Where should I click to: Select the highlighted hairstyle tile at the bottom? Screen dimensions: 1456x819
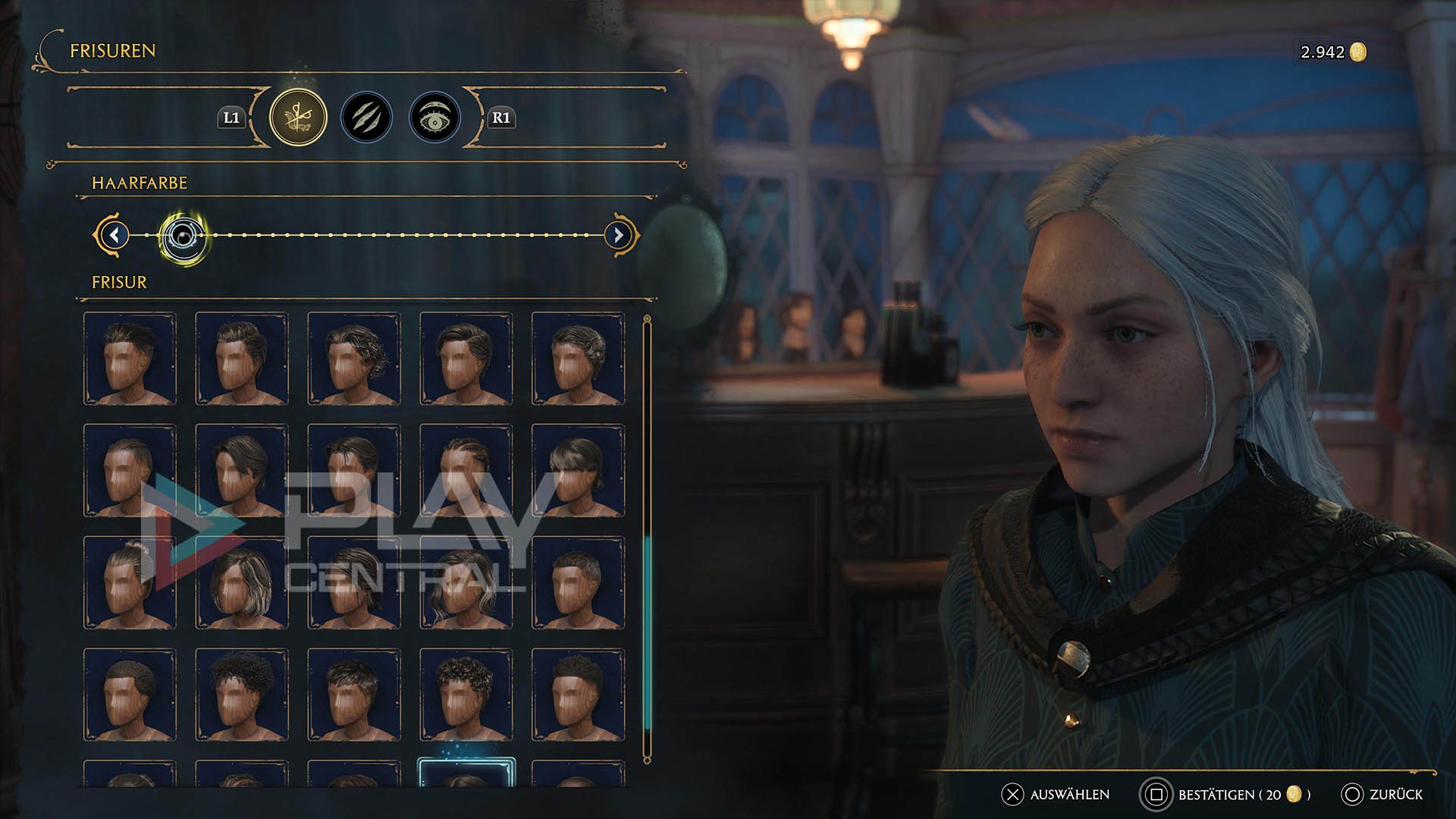[x=466, y=773]
